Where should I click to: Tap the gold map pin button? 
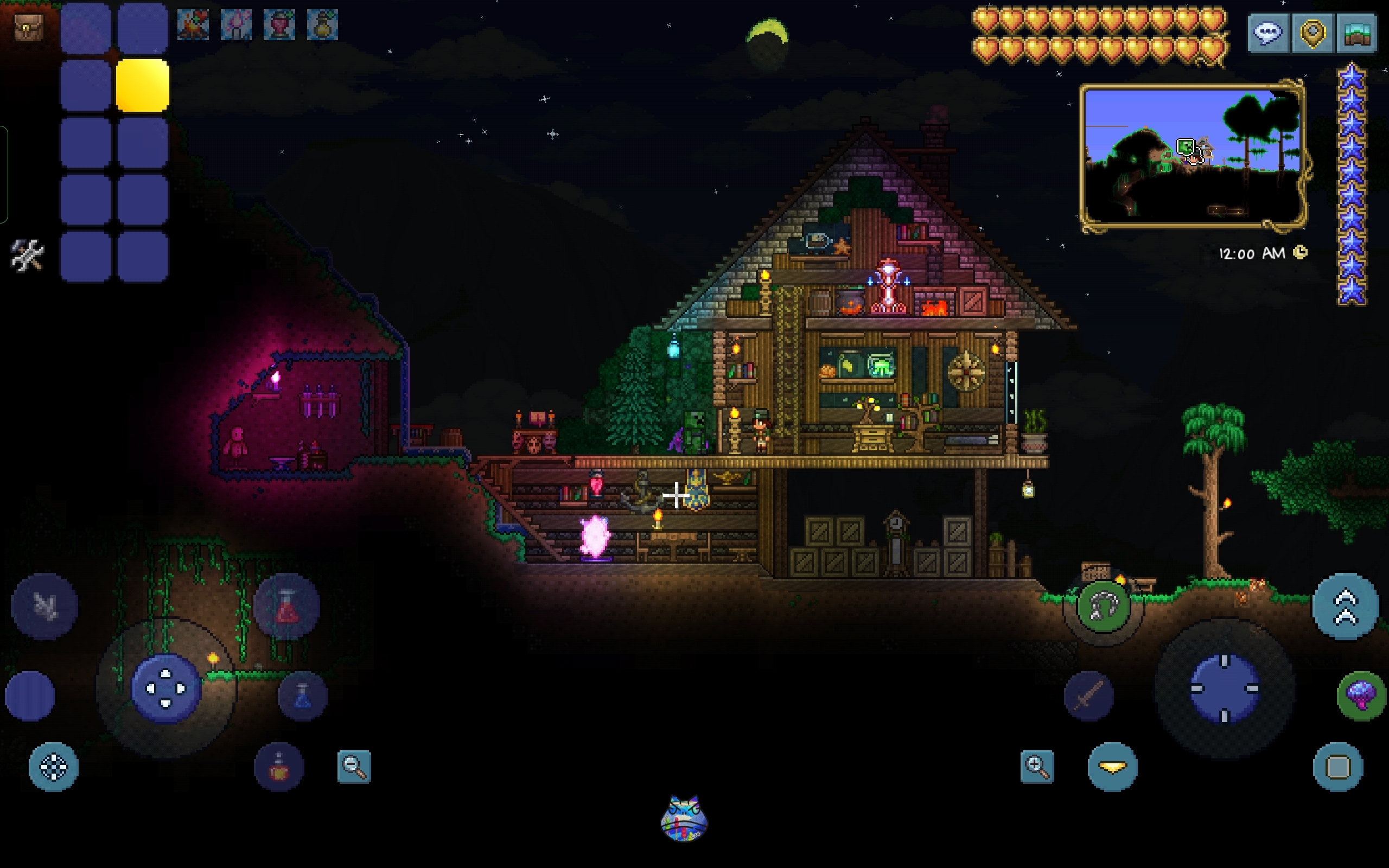(1312, 33)
